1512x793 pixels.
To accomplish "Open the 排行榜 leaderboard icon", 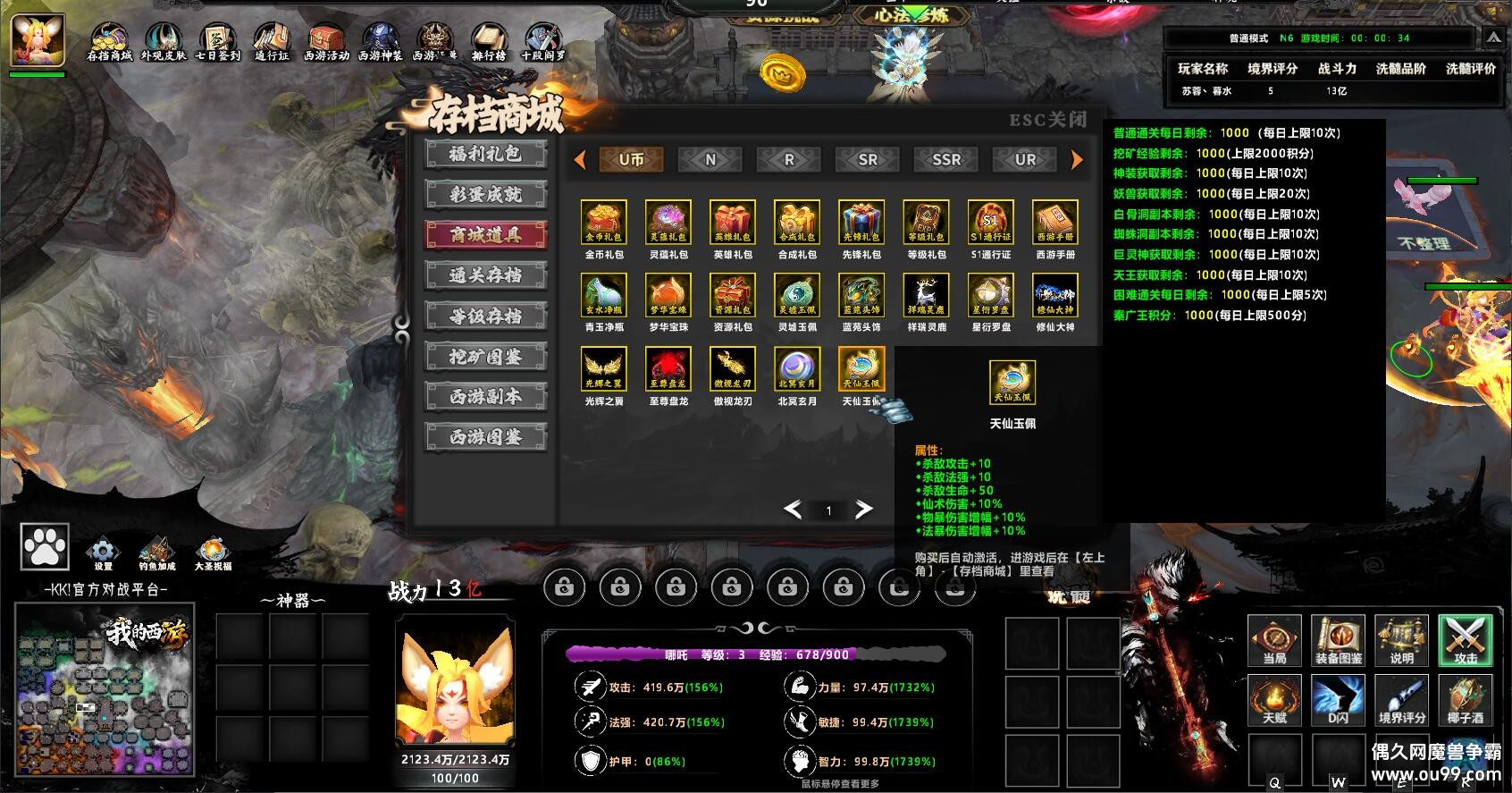I will 489,41.
